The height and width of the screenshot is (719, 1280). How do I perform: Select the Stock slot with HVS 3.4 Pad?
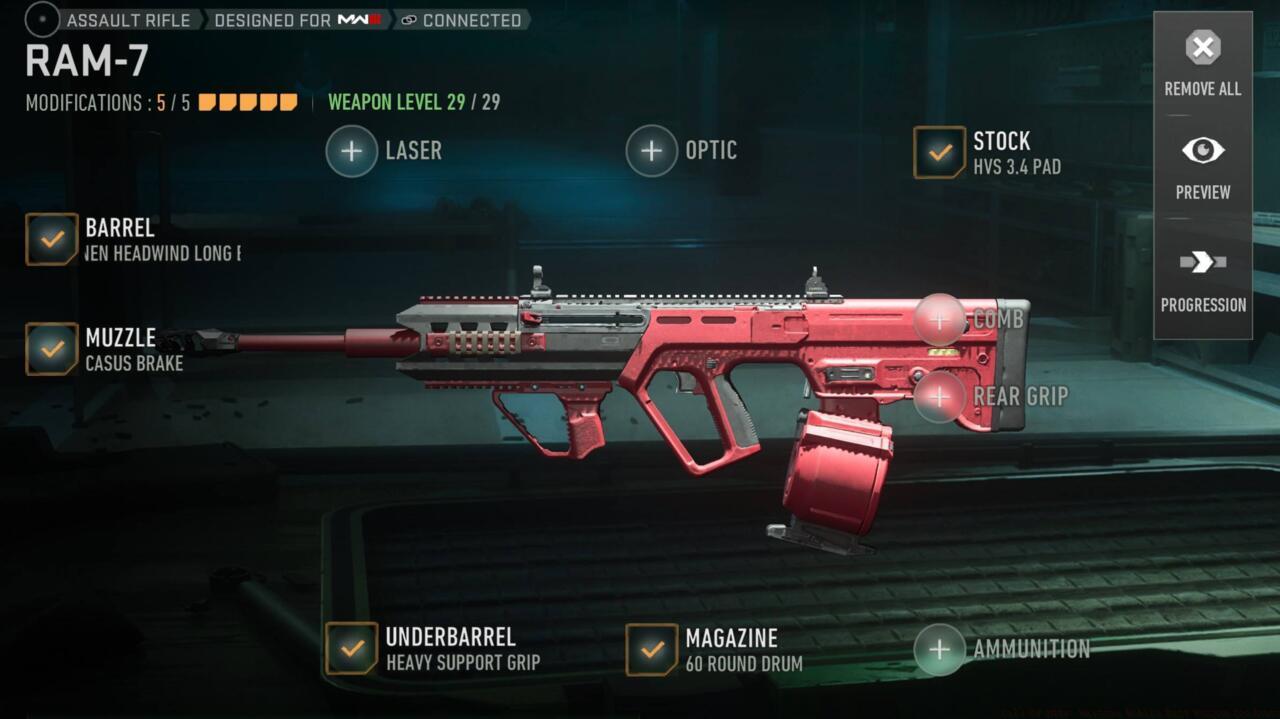(939, 153)
